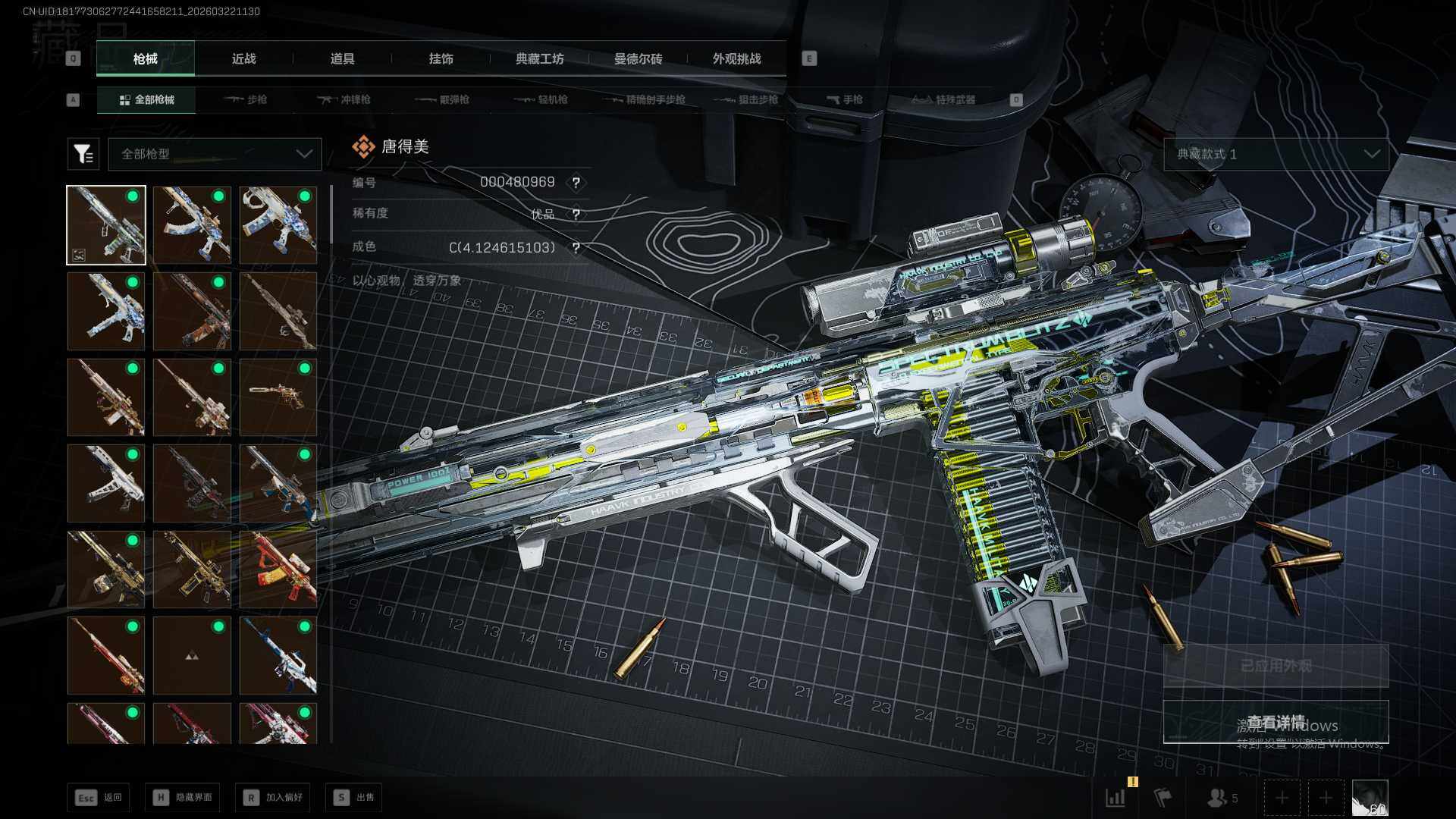This screenshot has height=819, width=1456.
Task: Select the red-orange submachine gun skin thumbnail
Action: (x=278, y=570)
